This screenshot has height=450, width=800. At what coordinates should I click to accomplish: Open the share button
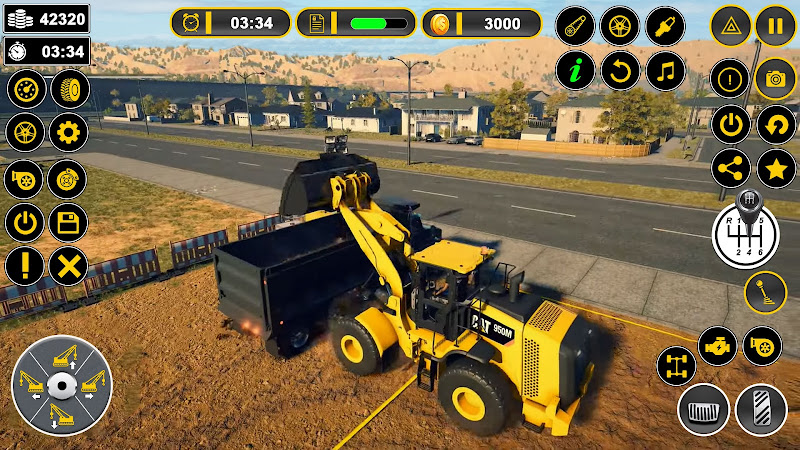point(731,168)
